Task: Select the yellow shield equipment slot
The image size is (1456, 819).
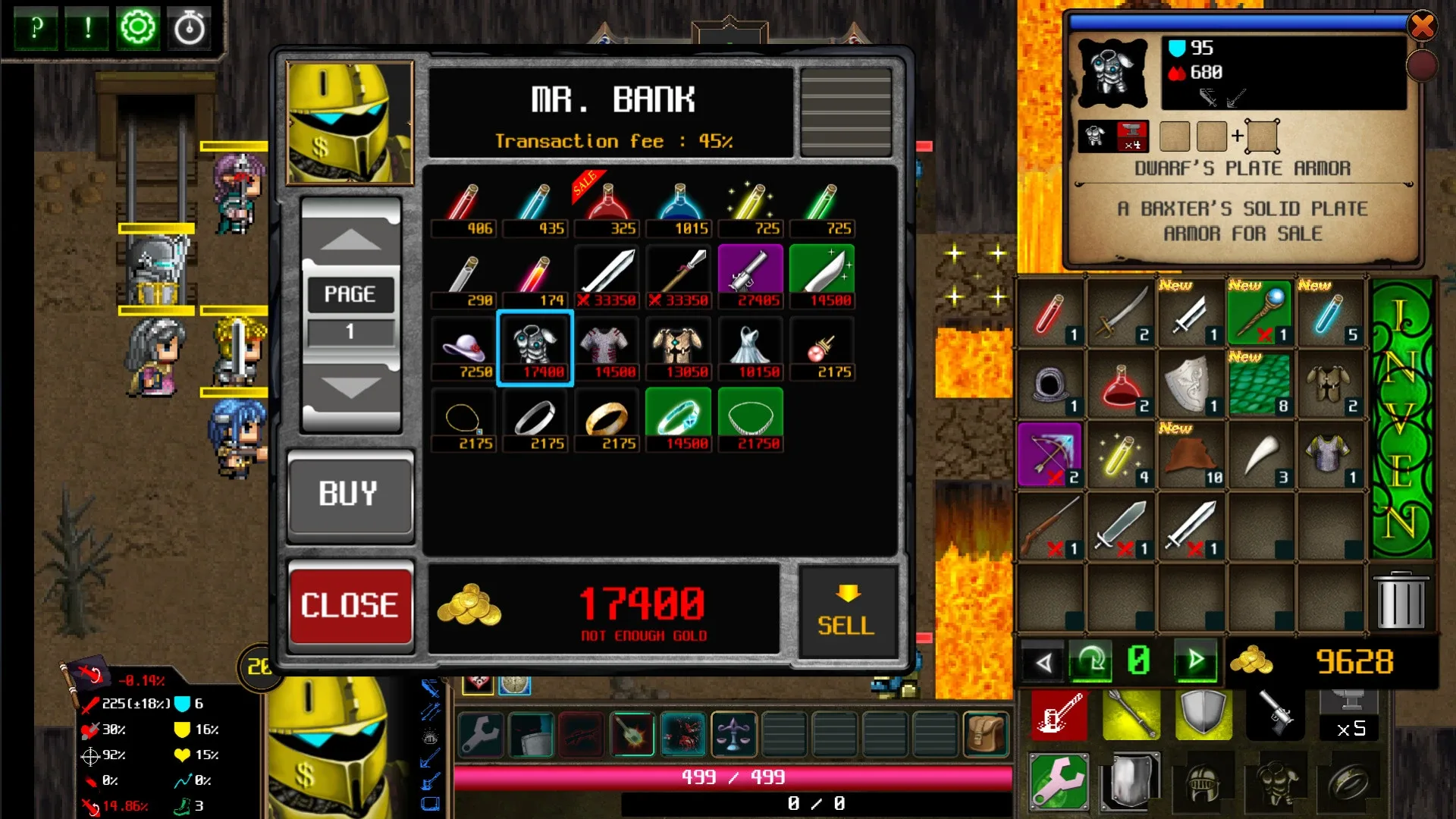Action: (x=1204, y=714)
